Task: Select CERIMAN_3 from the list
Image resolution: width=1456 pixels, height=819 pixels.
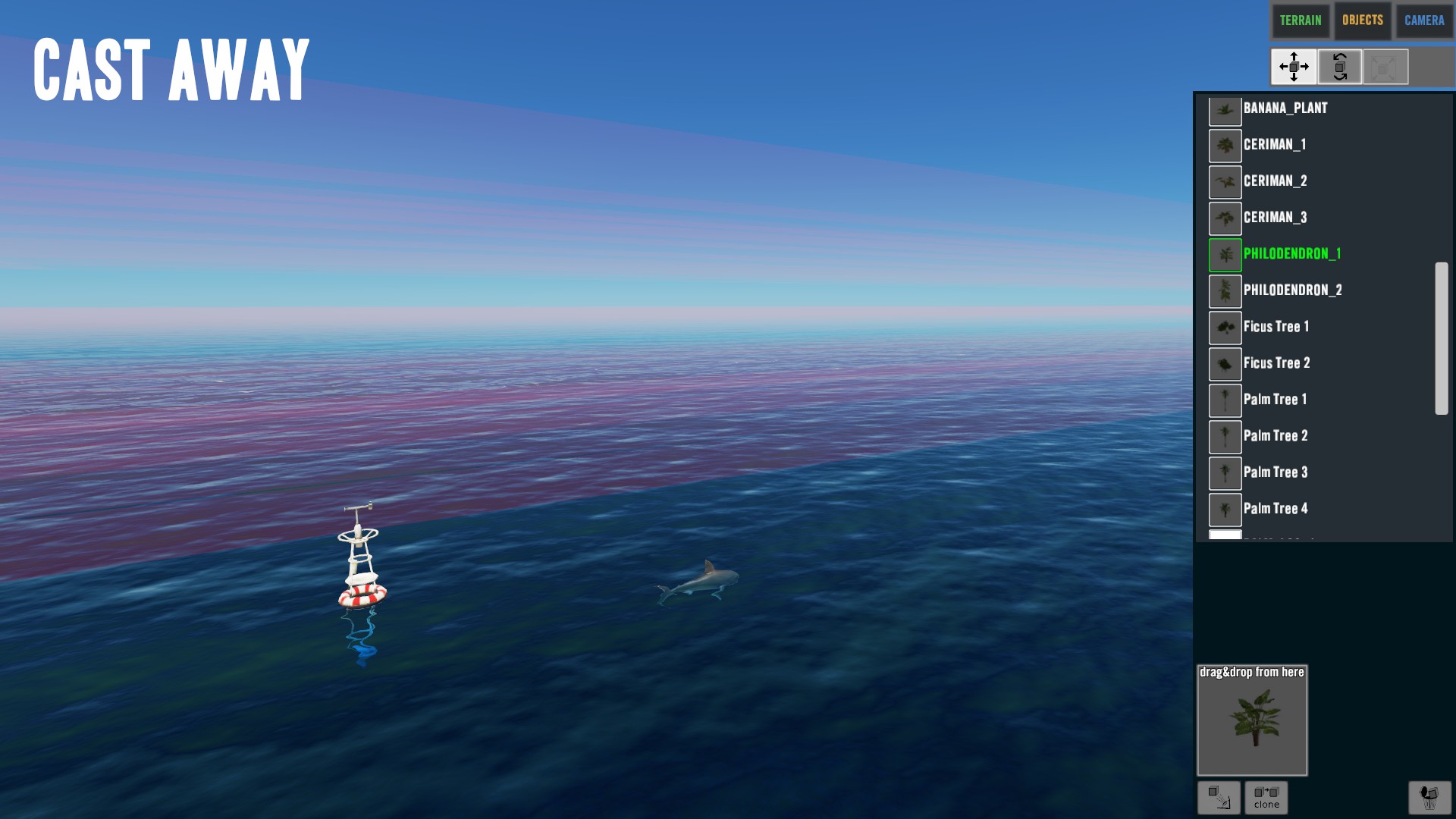Action: click(1275, 218)
